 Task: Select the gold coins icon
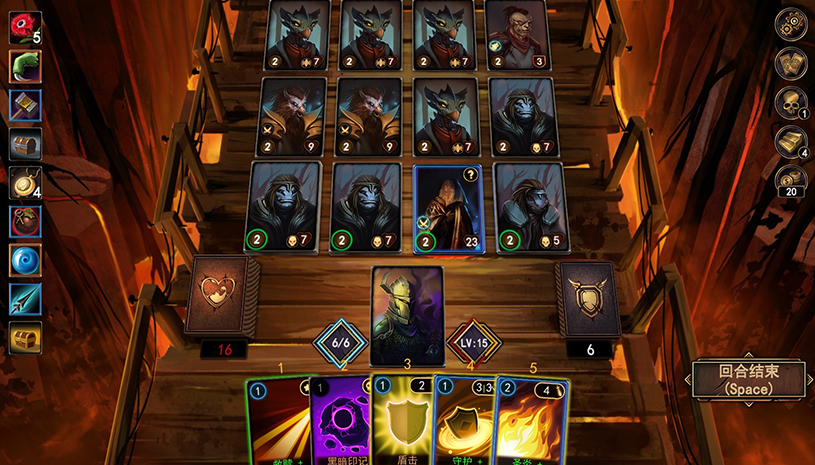(x=792, y=180)
